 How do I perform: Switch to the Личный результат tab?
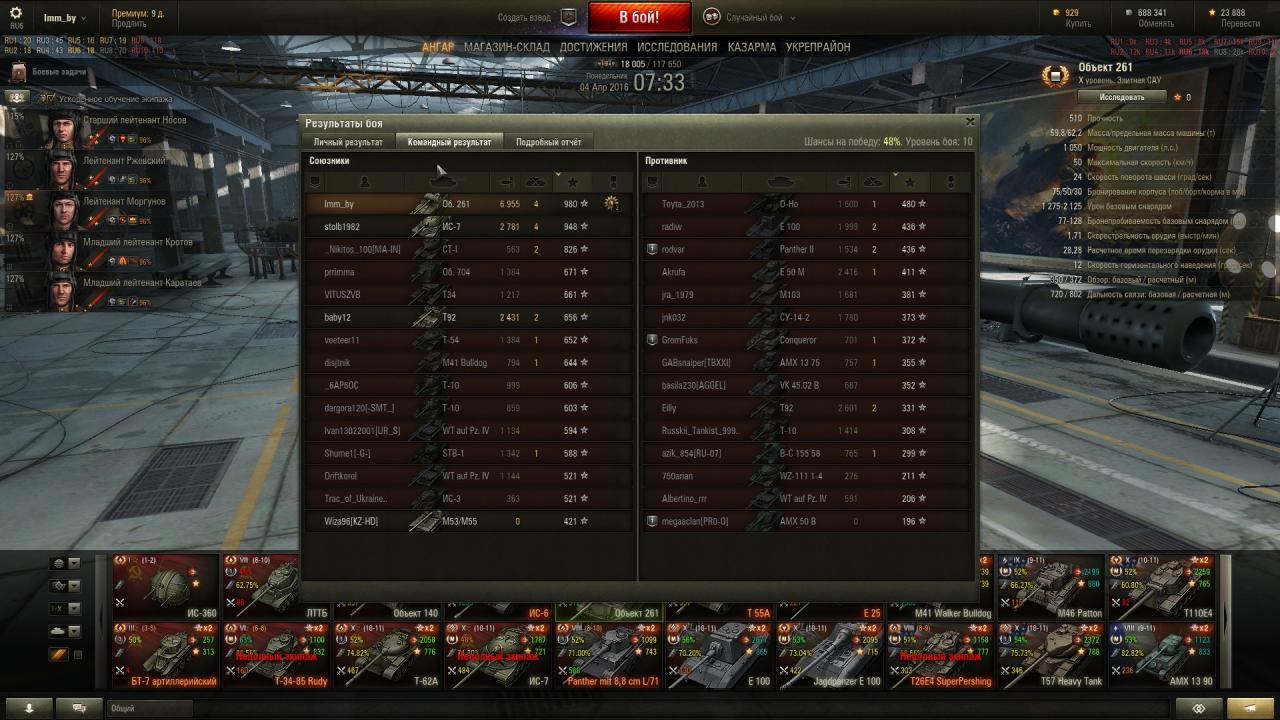348,142
